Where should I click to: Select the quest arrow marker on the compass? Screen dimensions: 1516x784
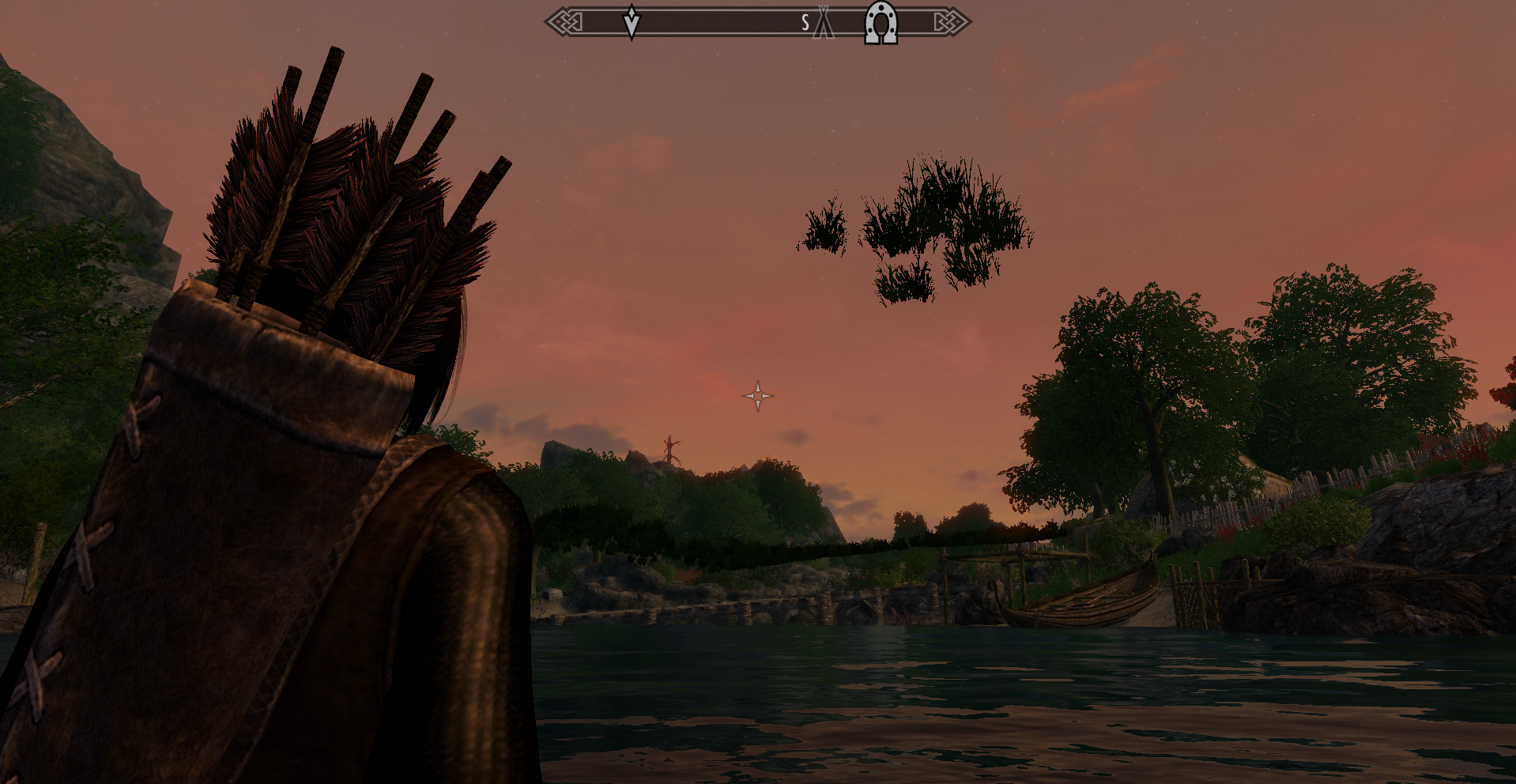pyautogui.click(x=632, y=21)
